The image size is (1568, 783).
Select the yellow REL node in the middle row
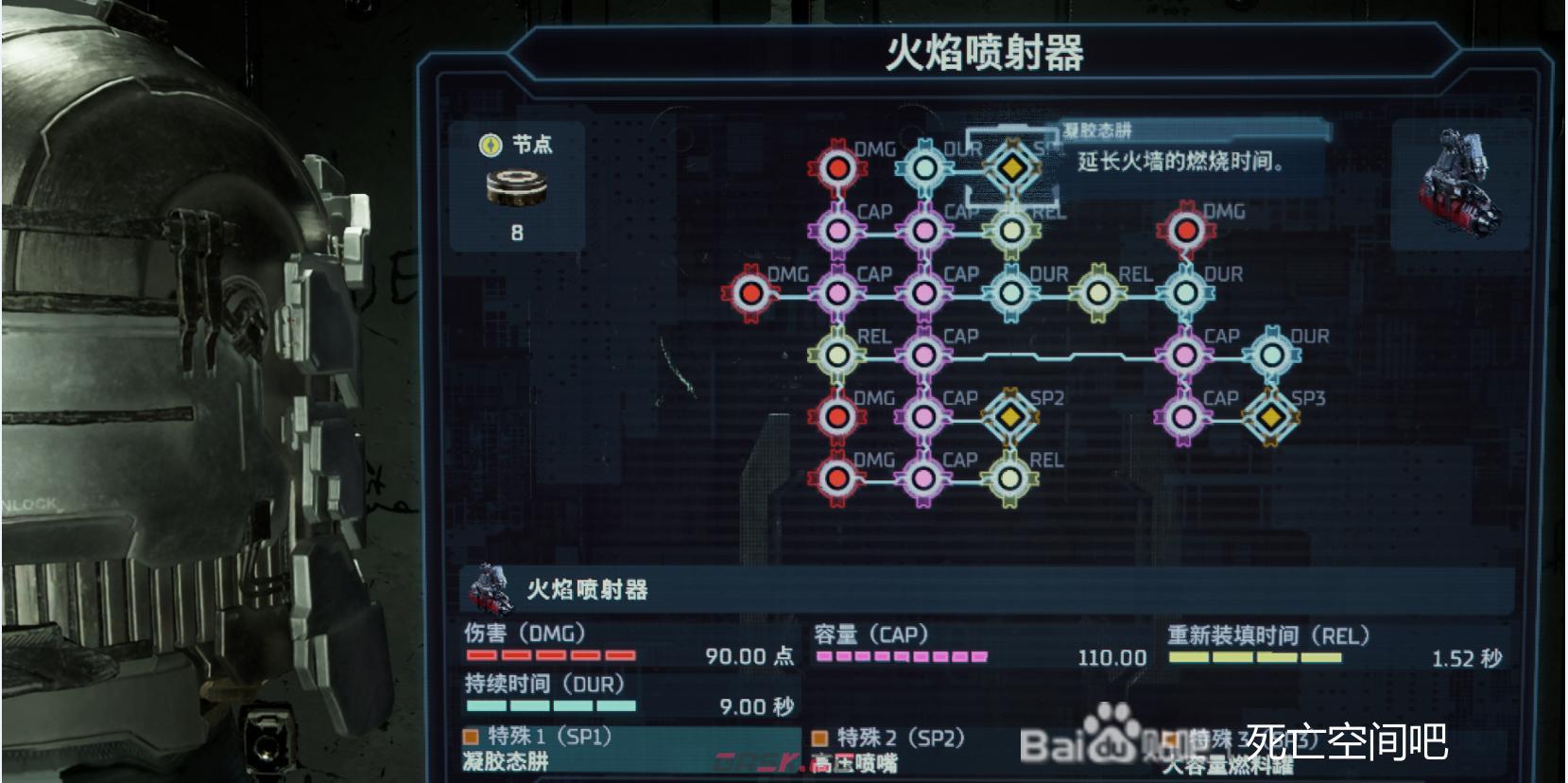1096,293
